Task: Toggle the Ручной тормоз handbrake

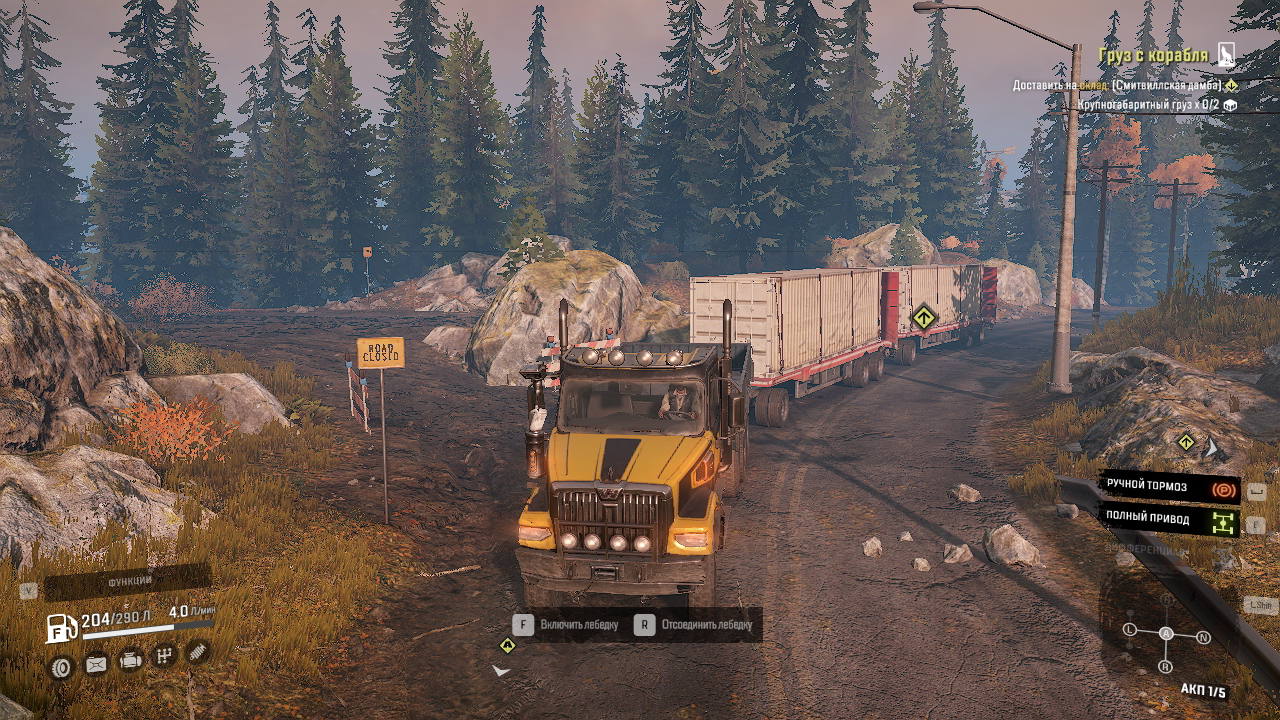Action: point(1169,487)
